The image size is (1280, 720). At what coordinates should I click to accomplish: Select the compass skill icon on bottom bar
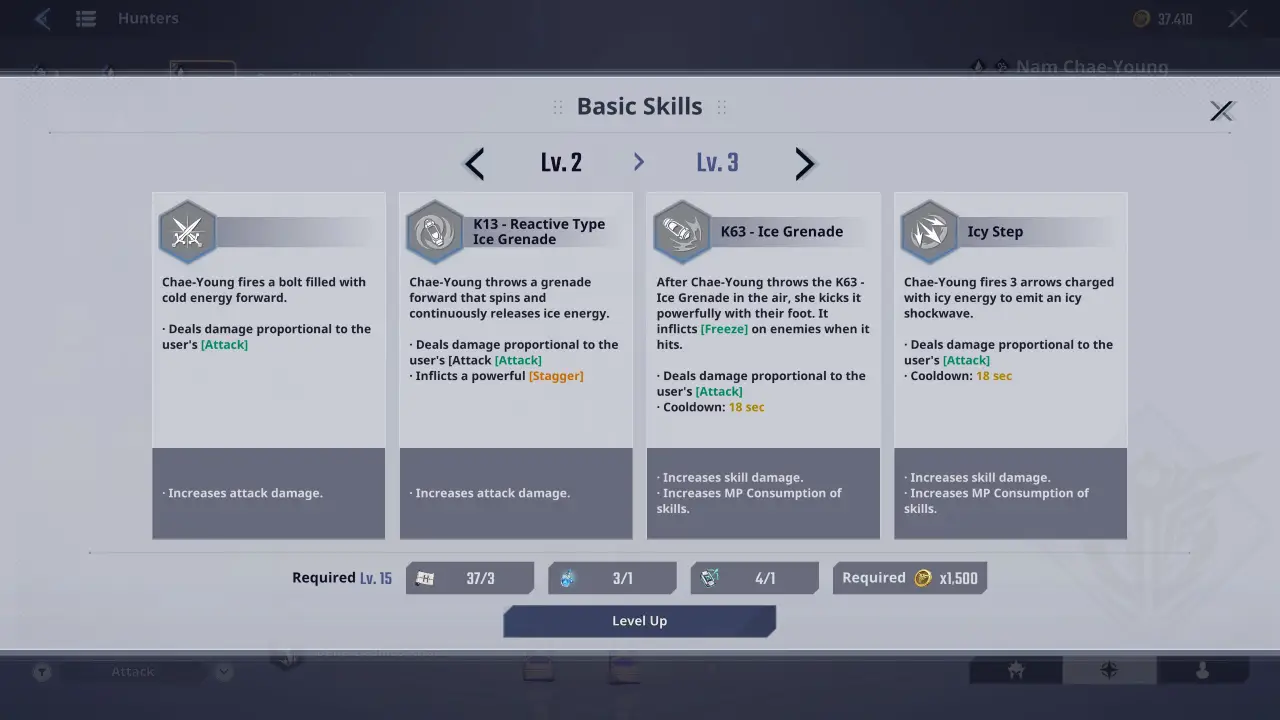point(1108,671)
